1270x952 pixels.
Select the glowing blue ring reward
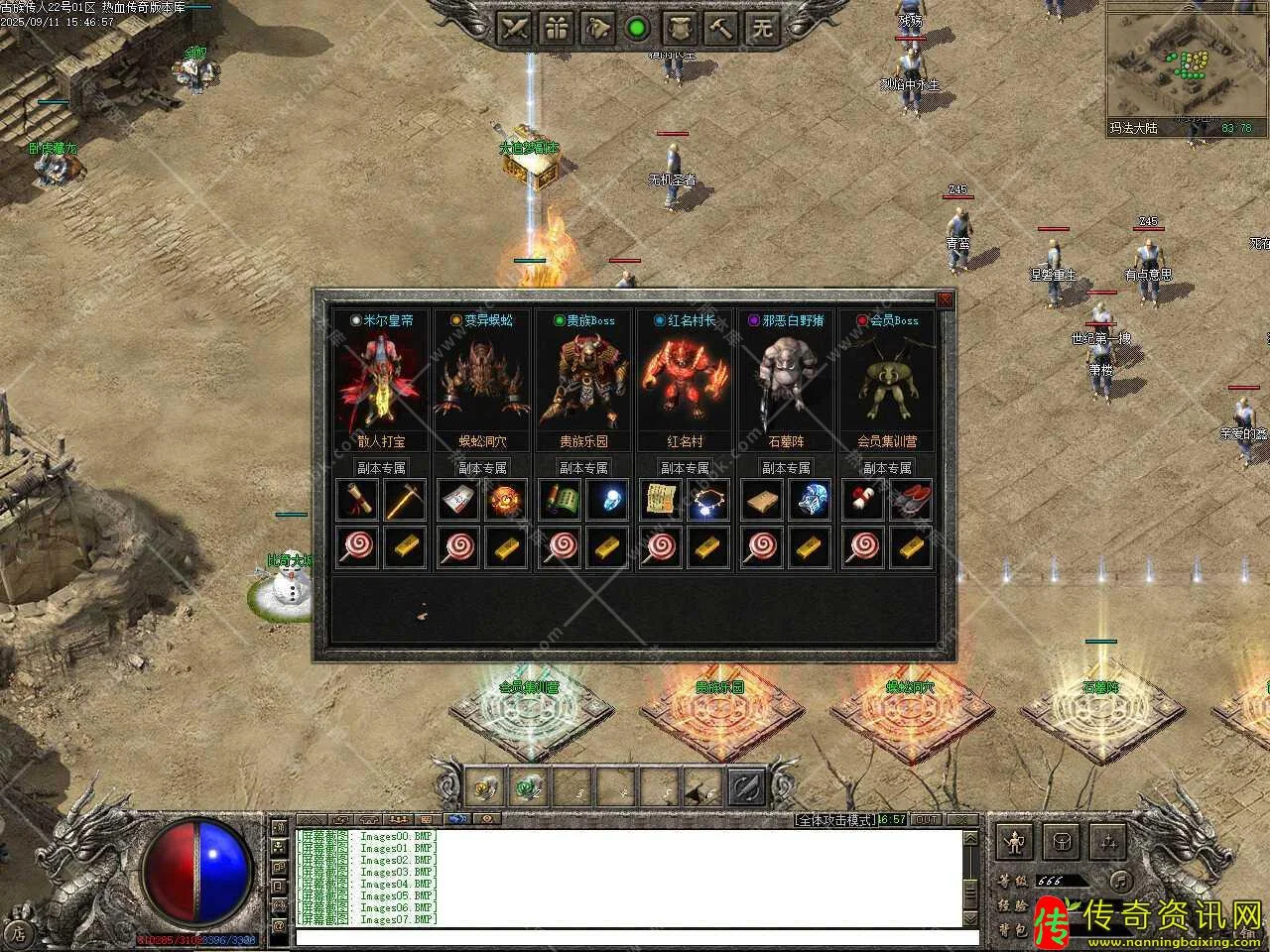pos(607,501)
